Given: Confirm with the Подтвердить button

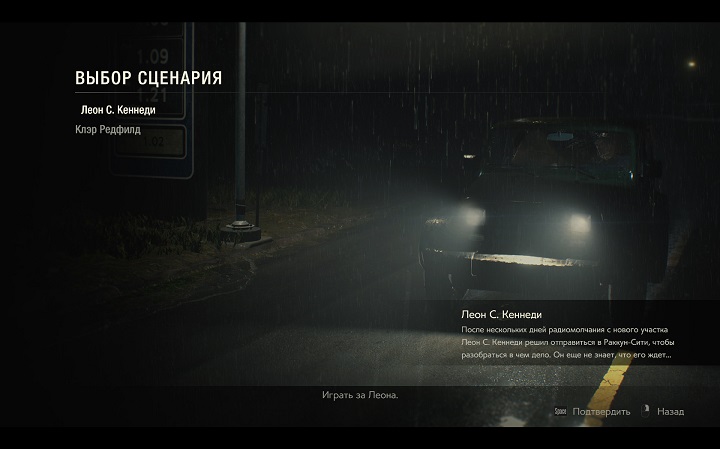Looking at the screenshot, I should pos(598,412).
